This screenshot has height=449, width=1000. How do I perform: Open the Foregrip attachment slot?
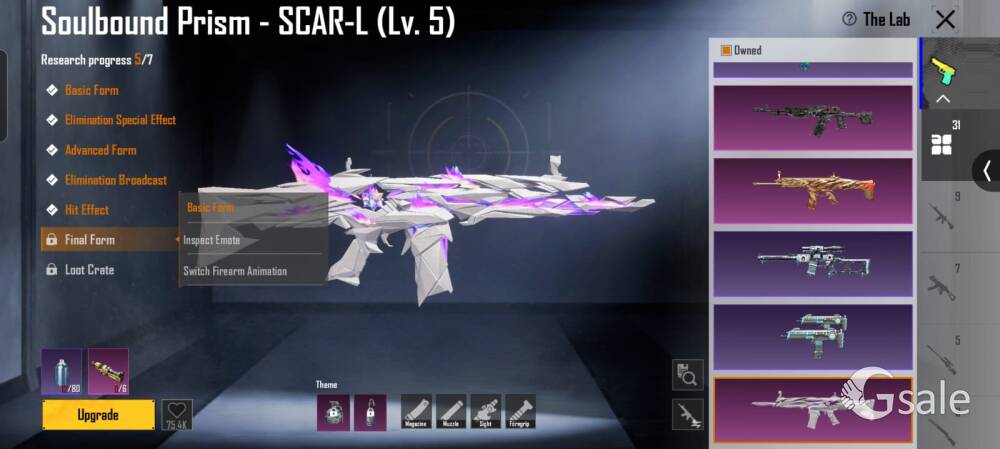(x=520, y=411)
